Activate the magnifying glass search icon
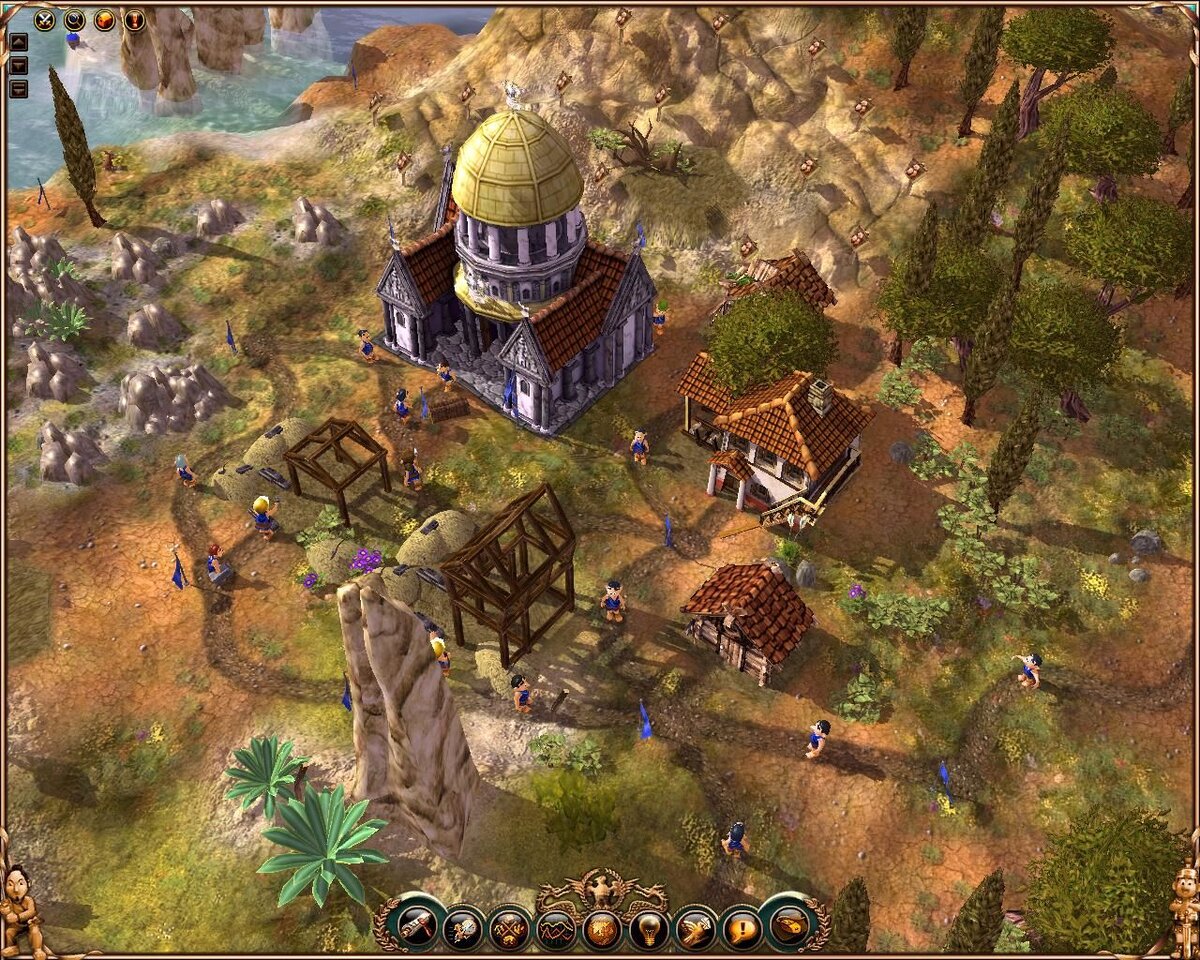Viewport: 1200px width, 960px height. click(74, 18)
